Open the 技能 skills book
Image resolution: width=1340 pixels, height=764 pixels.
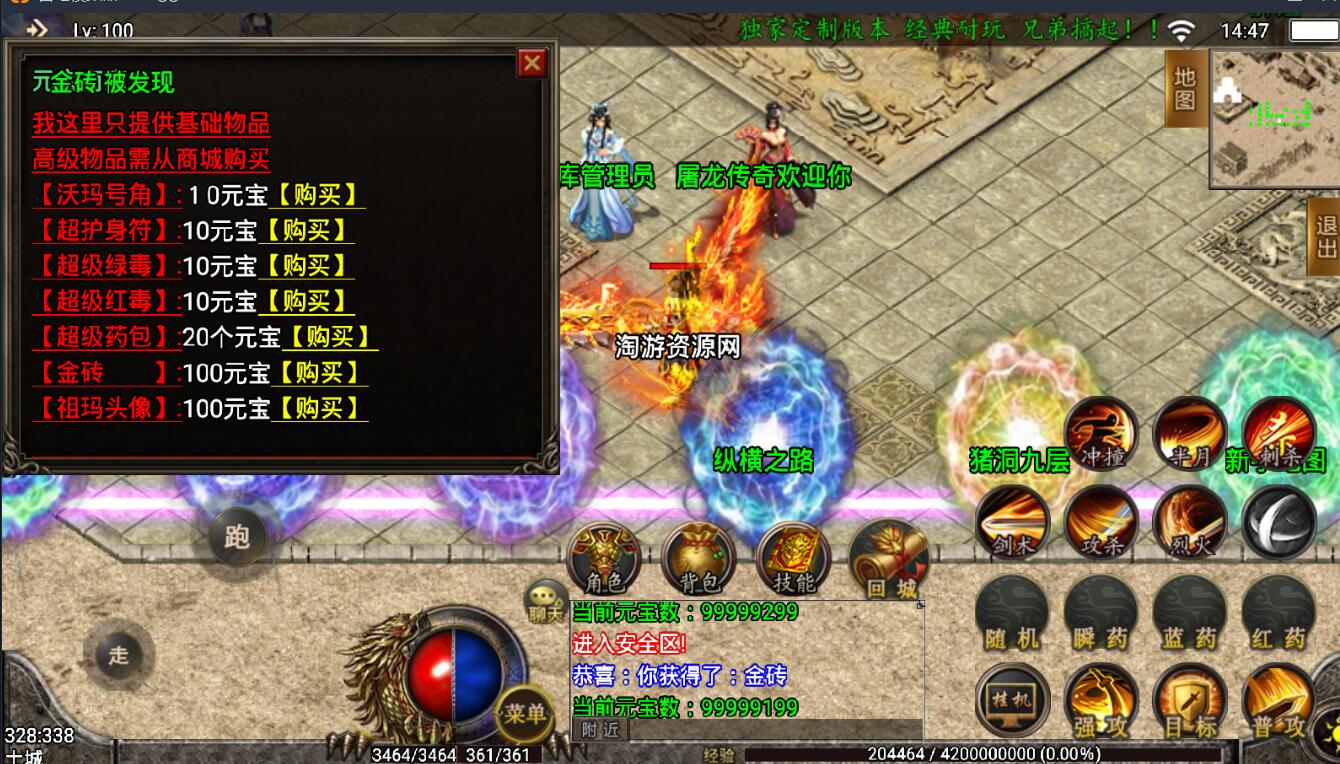click(793, 560)
